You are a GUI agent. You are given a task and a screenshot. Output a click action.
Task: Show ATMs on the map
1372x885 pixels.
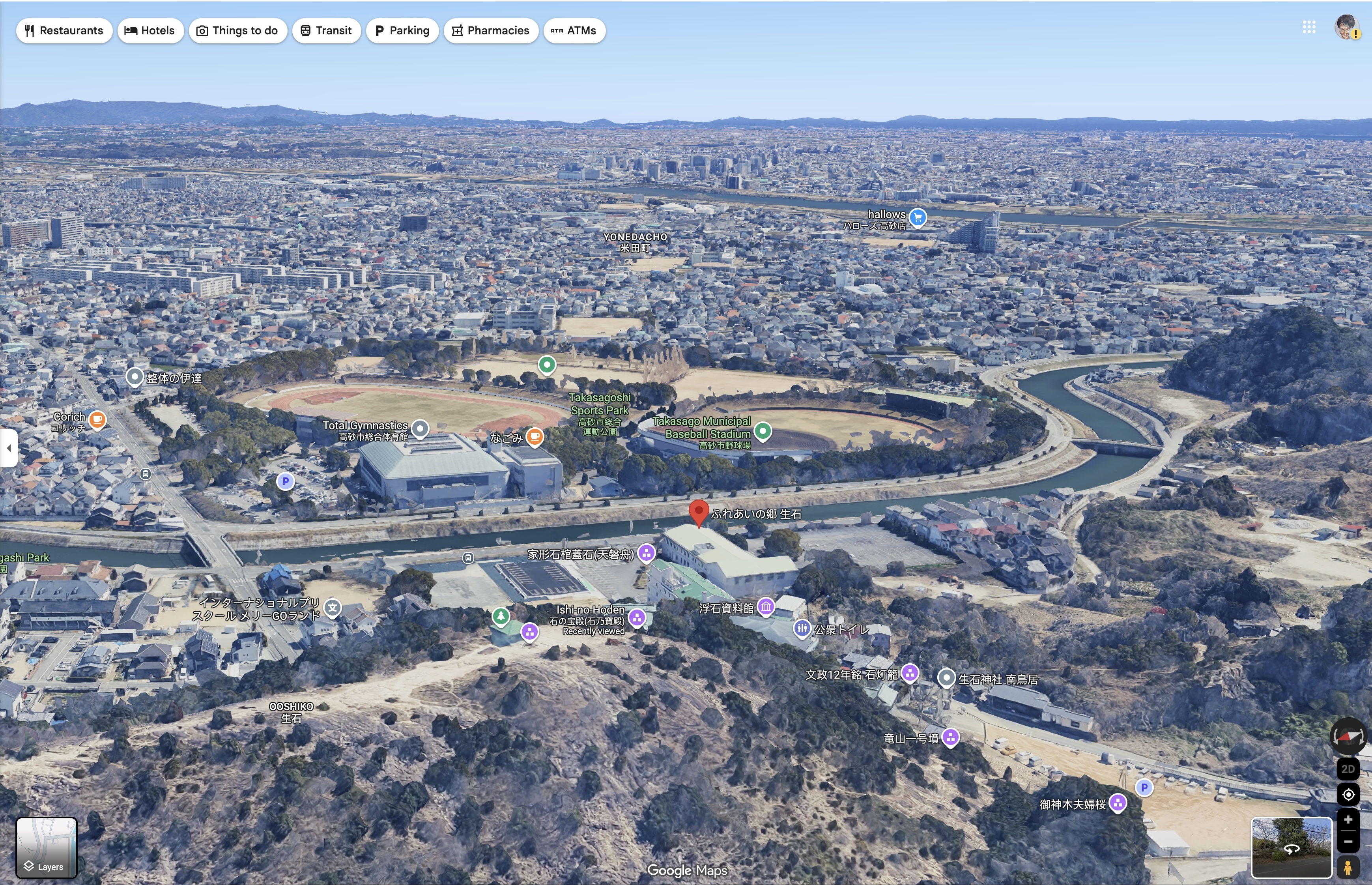(574, 30)
